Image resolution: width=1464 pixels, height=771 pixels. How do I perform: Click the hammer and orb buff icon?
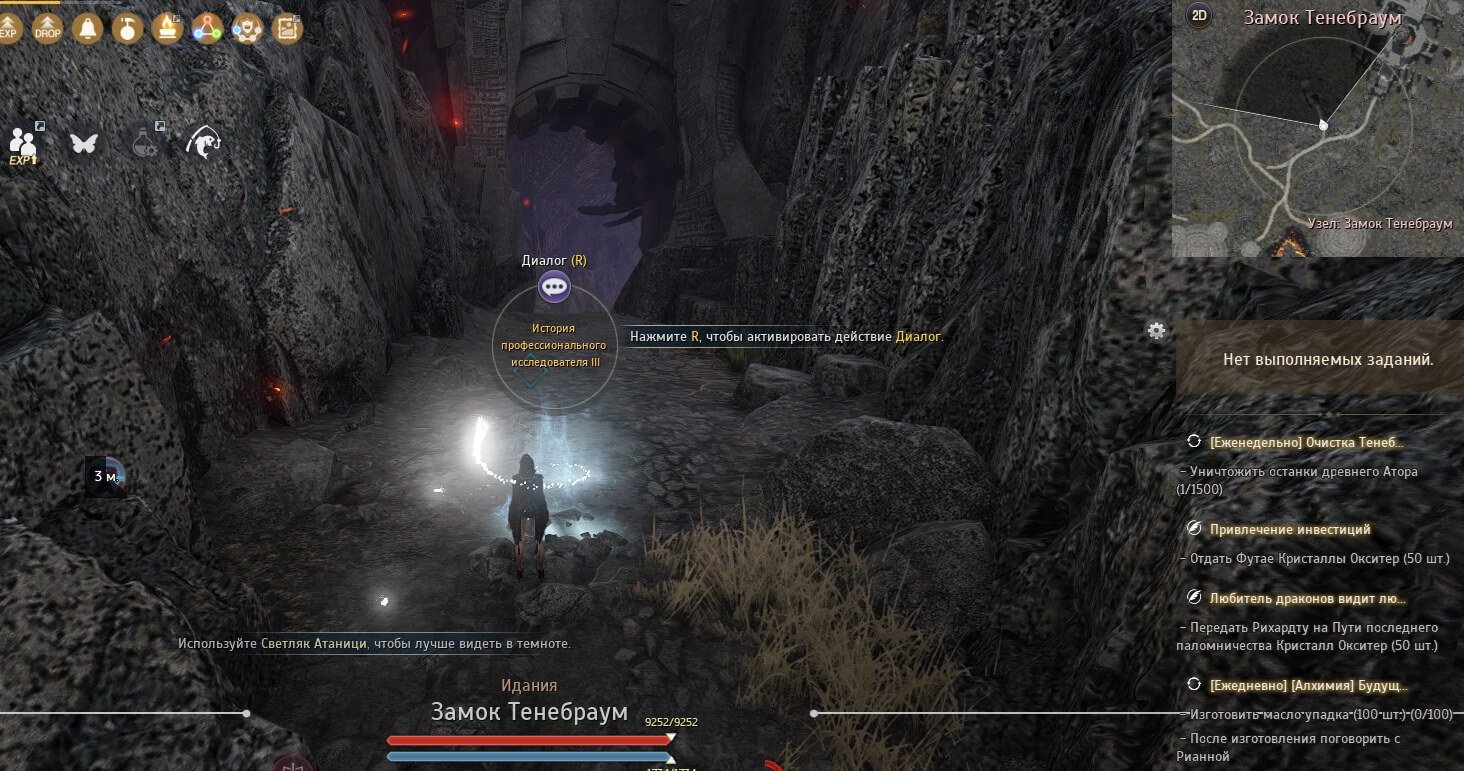[128, 27]
